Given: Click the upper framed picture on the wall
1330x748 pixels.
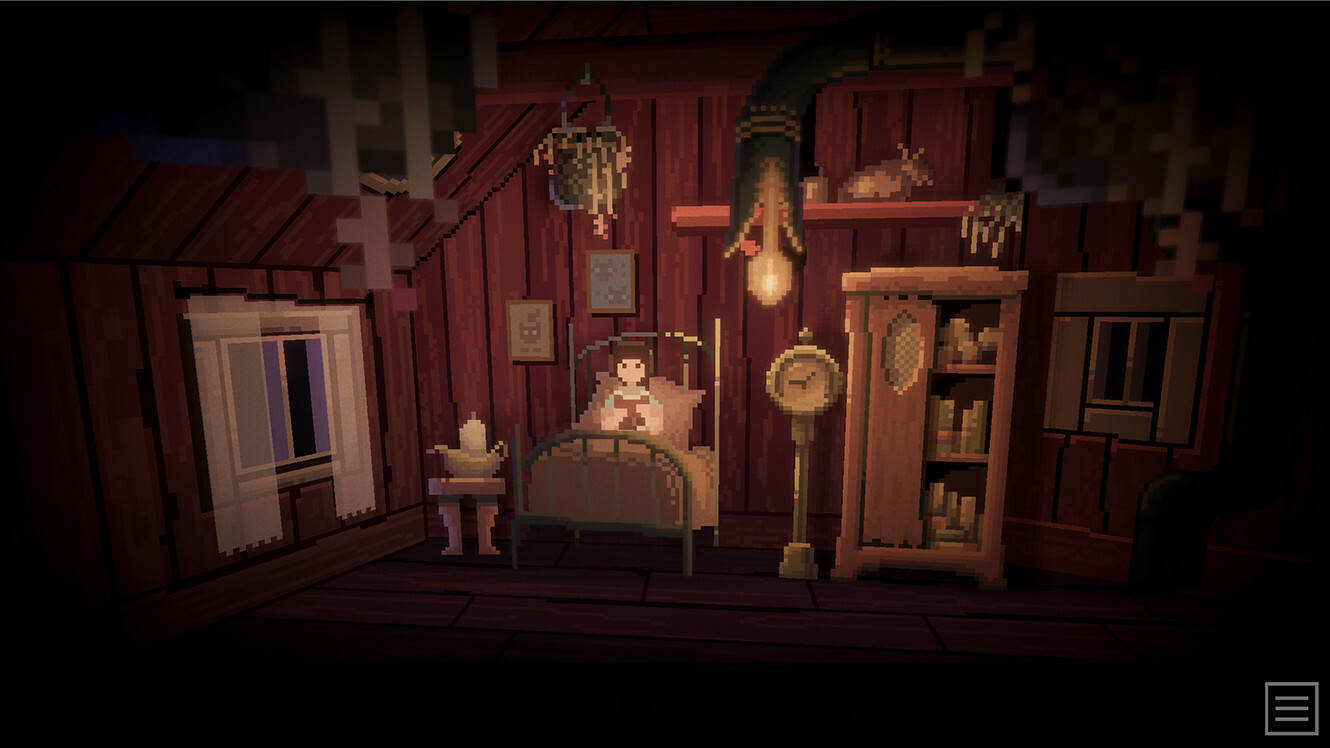Looking at the screenshot, I should (608, 280).
